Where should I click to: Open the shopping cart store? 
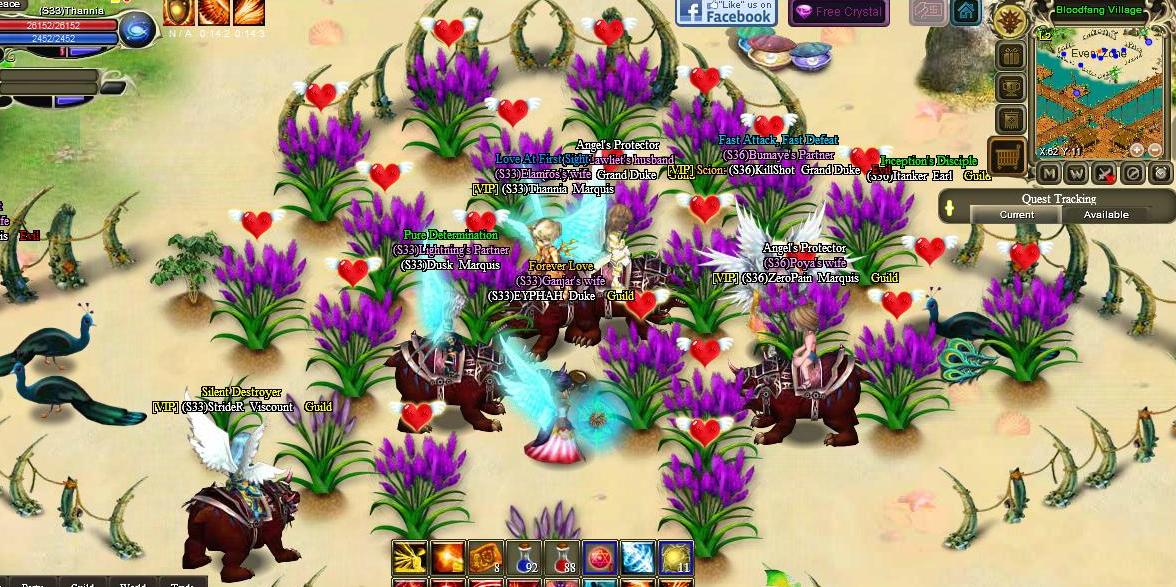pos(1009,156)
